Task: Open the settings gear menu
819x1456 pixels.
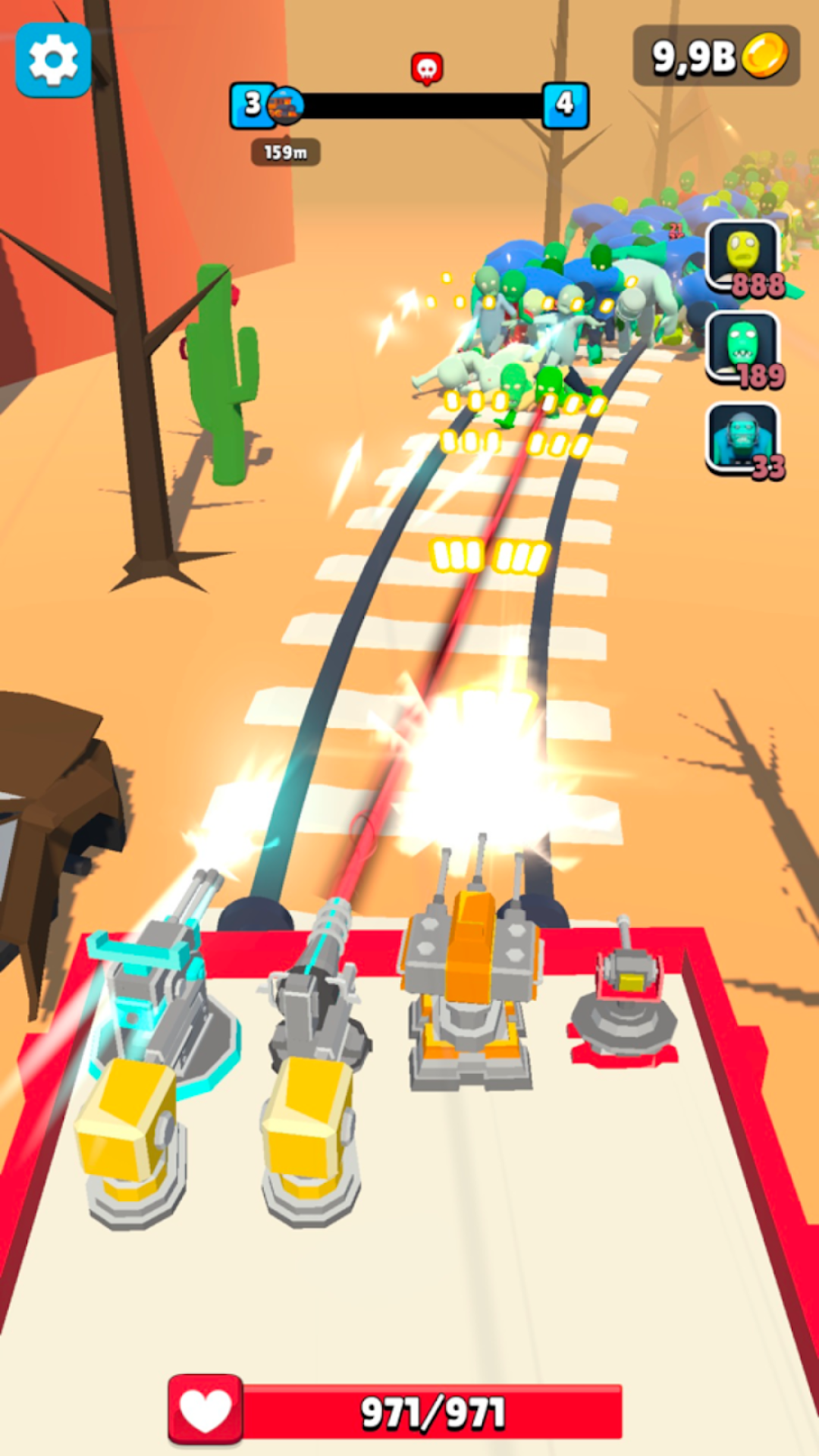Action: tap(53, 60)
